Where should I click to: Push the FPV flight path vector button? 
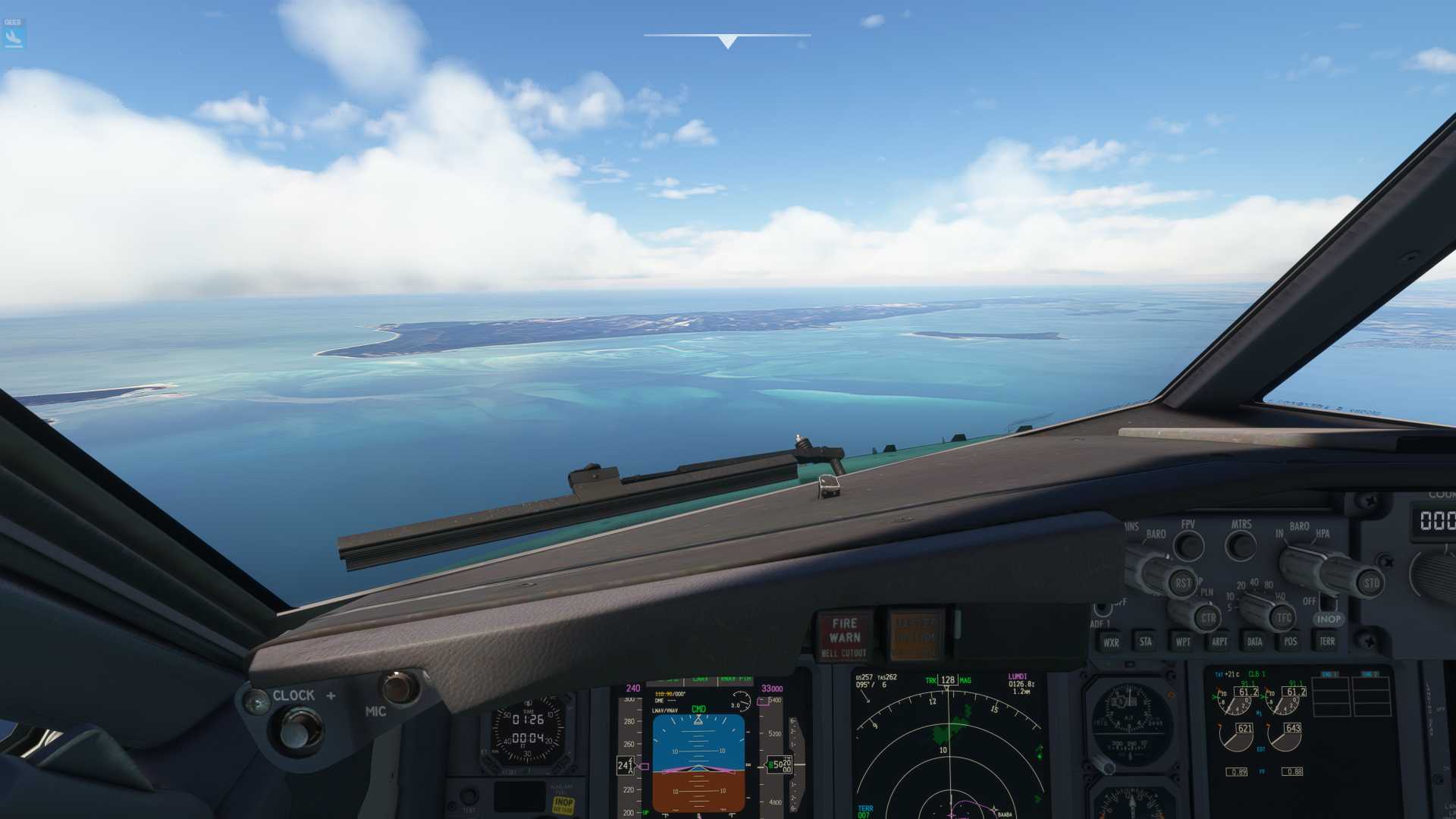click(1188, 545)
